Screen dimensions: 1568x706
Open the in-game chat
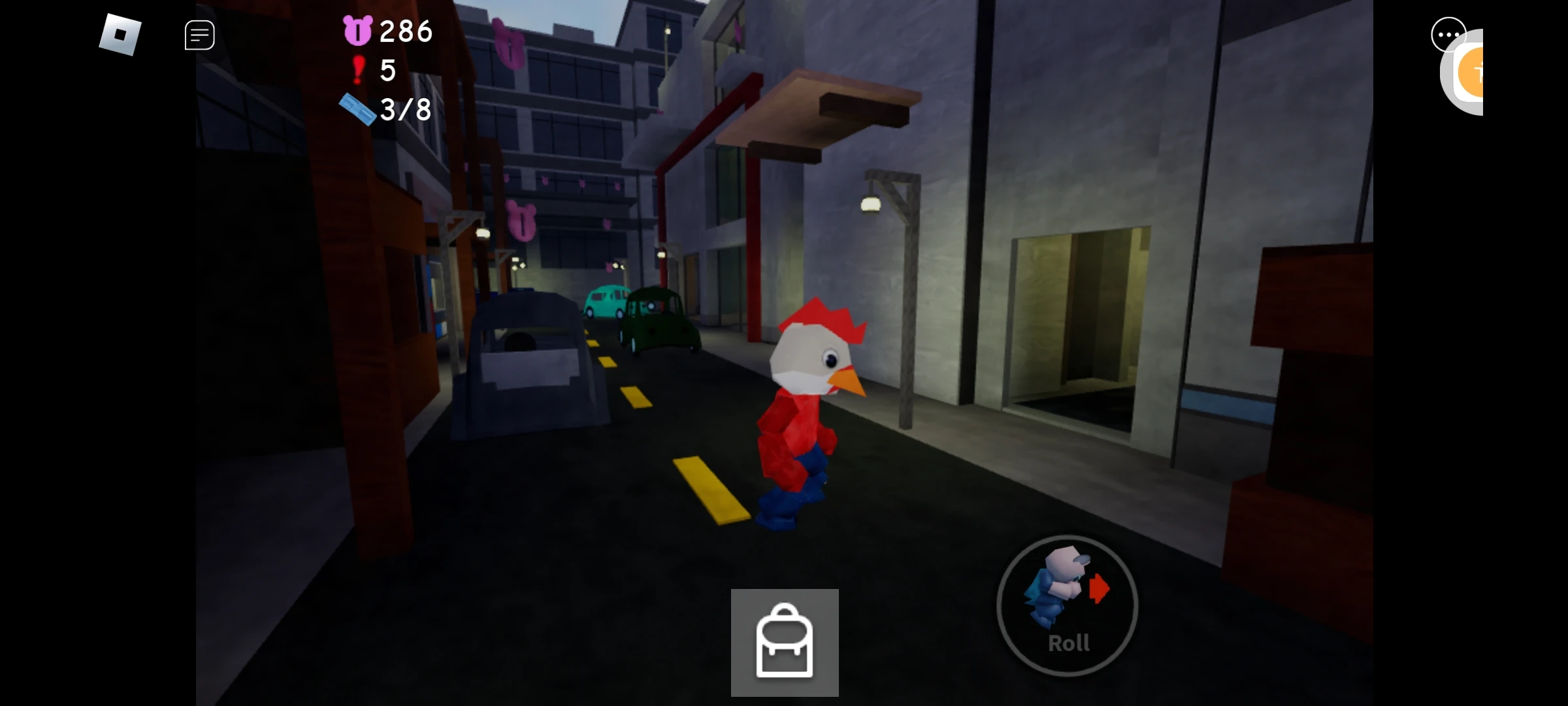[199, 34]
